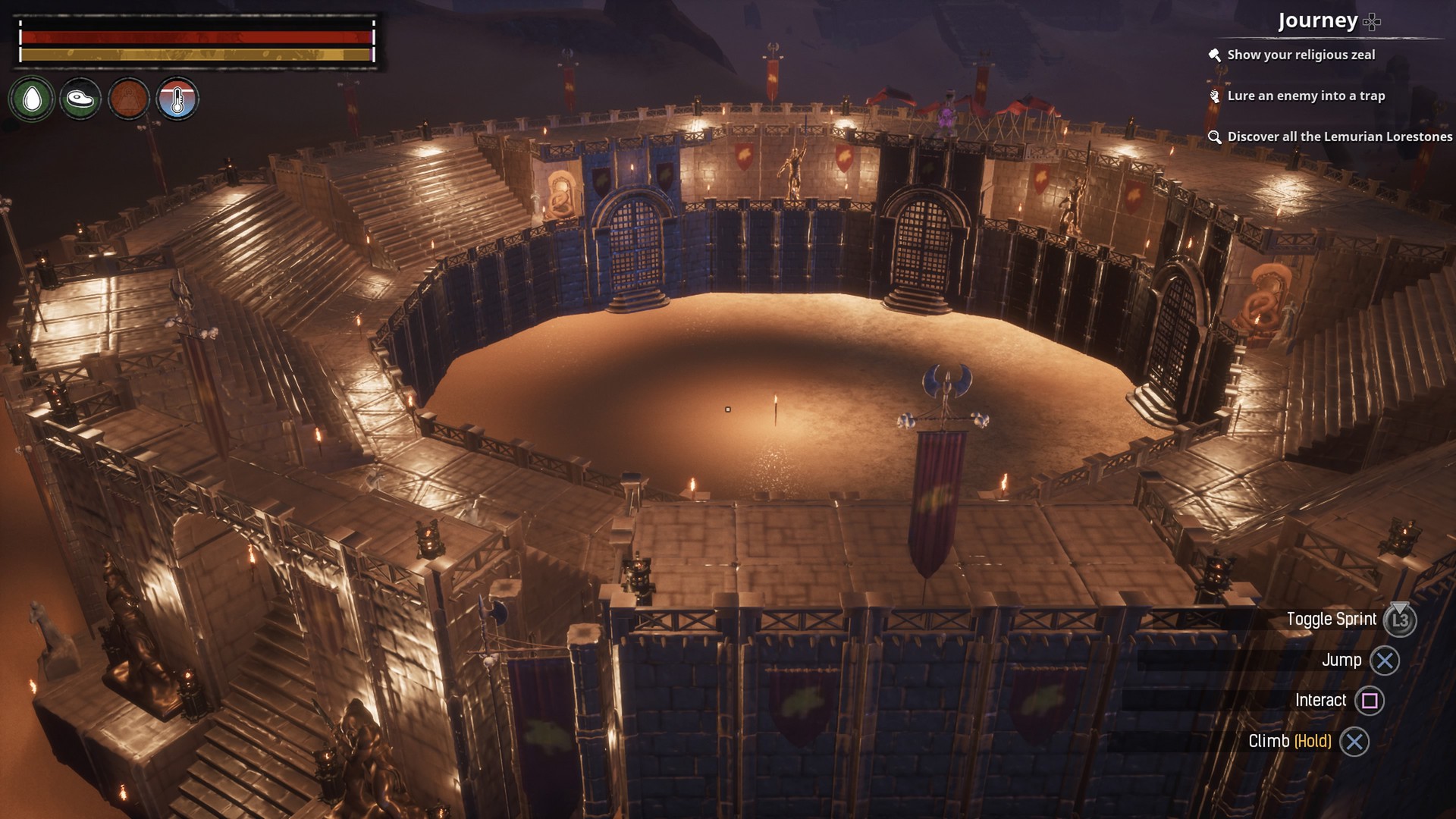
Task: Toggle the X button prompt for Jump
Action: (x=1385, y=660)
